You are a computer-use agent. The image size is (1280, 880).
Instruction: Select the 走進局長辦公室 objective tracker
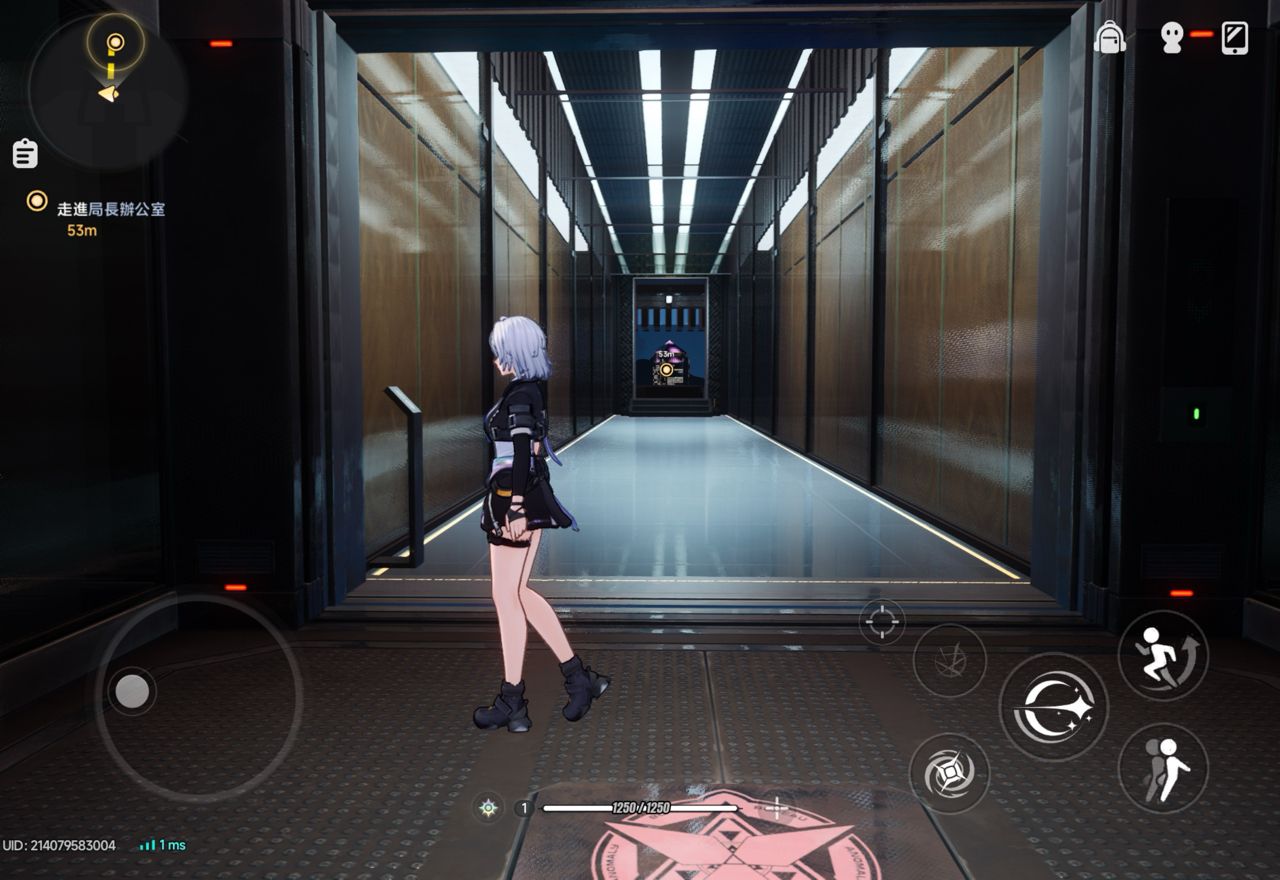click(x=110, y=209)
